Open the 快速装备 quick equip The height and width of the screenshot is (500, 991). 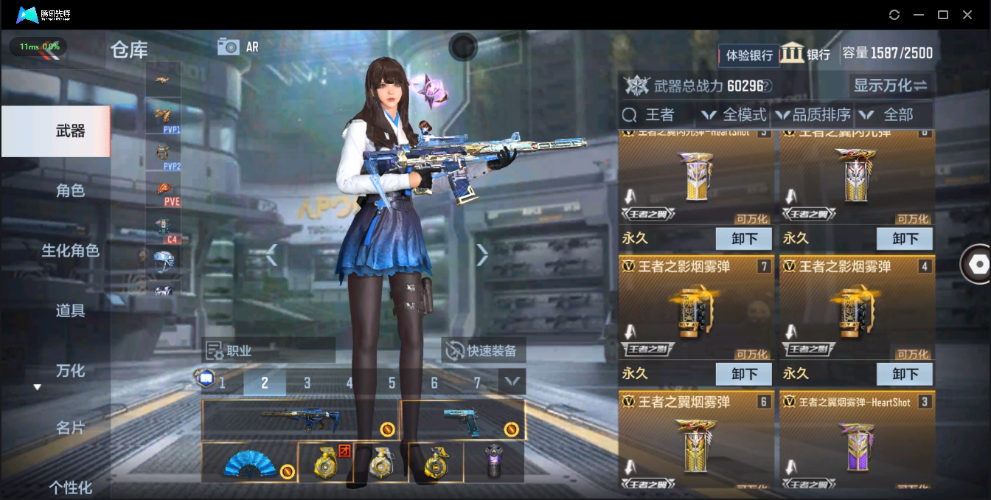[484, 350]
